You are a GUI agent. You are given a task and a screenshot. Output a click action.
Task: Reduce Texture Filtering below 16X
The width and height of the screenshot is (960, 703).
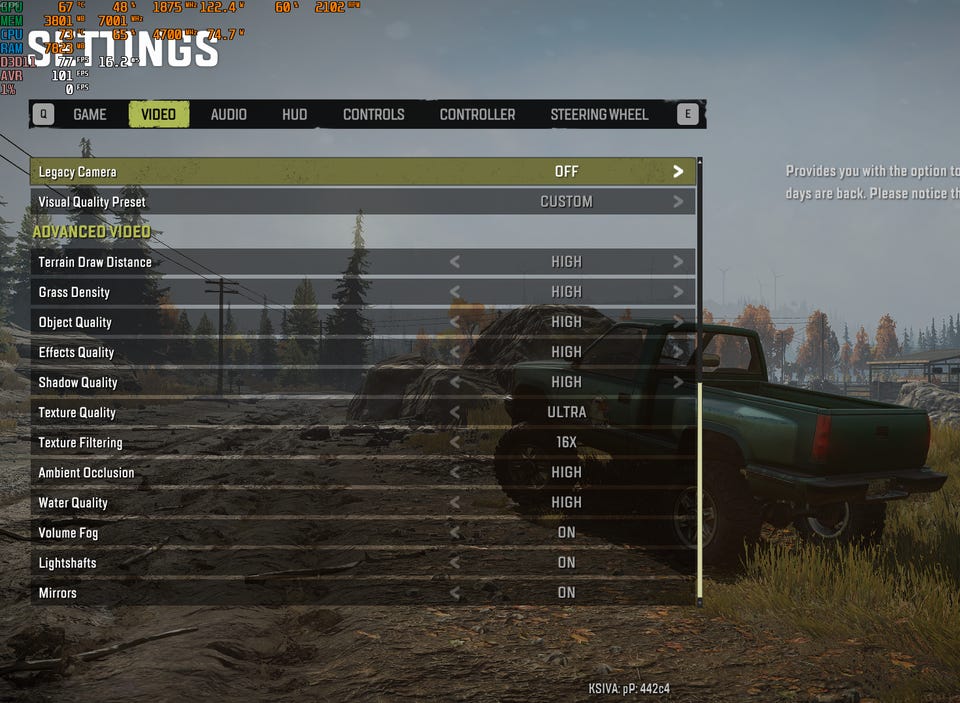coord(455,442)
